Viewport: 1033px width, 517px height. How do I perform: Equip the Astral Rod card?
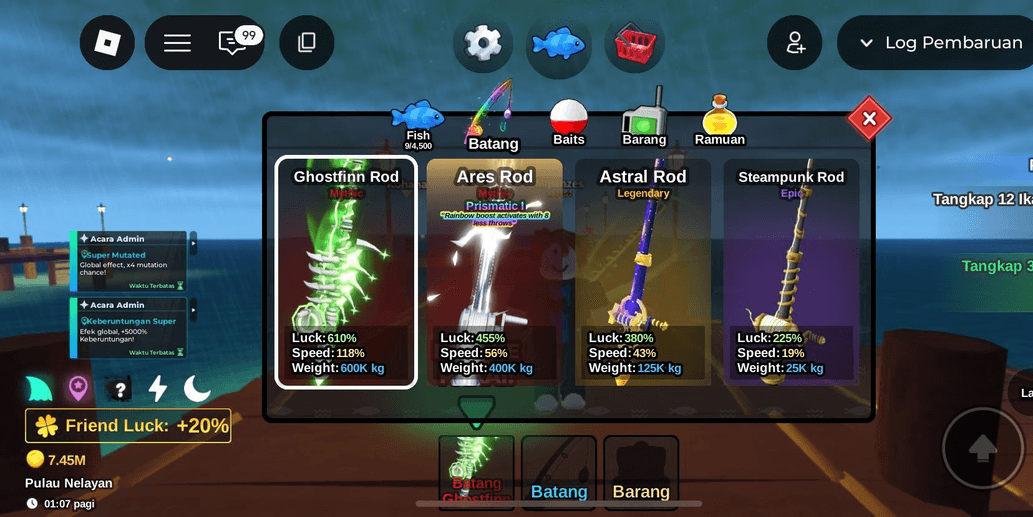(643, 272)
